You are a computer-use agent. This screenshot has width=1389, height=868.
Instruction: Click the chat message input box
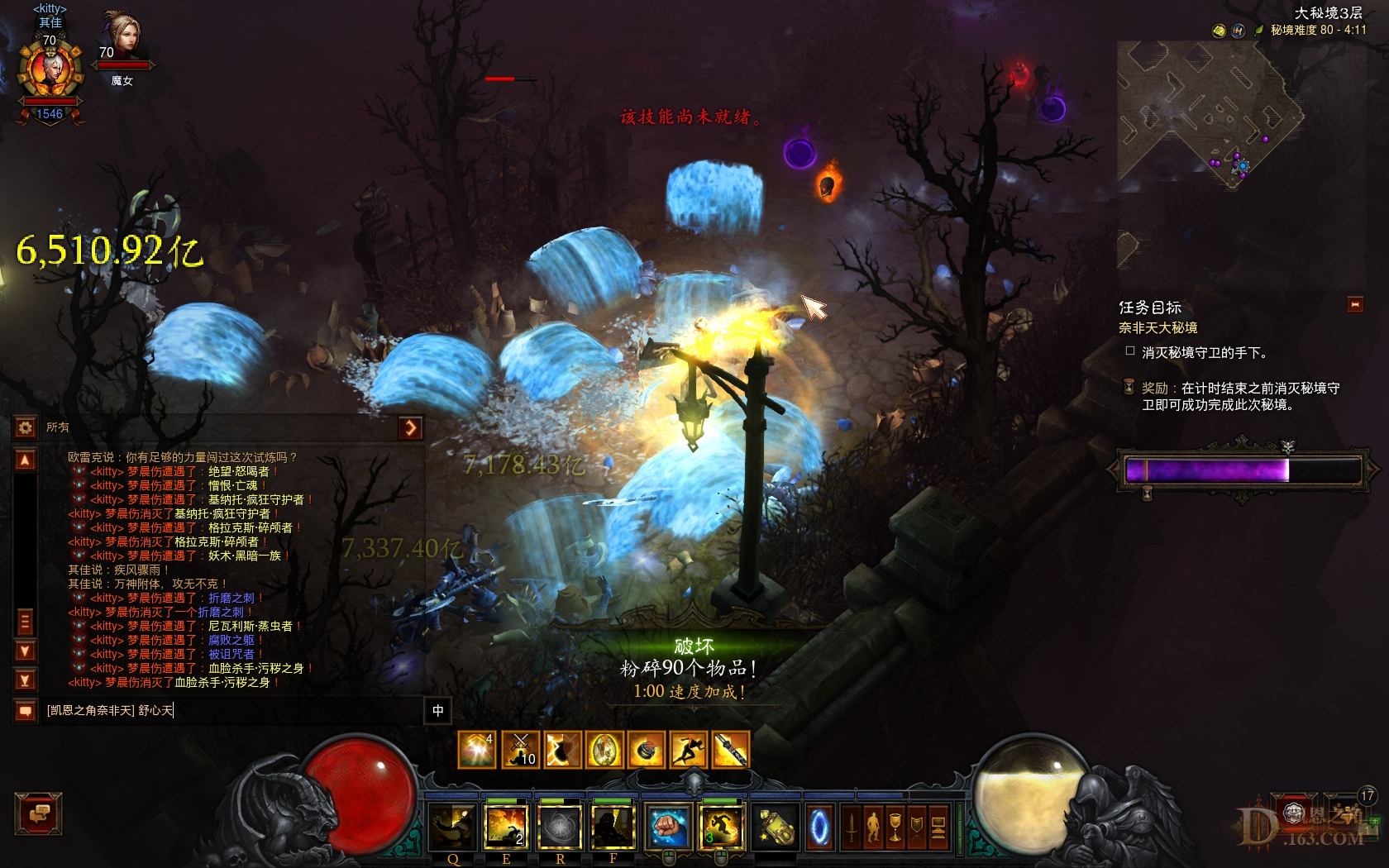coord(231,710)
